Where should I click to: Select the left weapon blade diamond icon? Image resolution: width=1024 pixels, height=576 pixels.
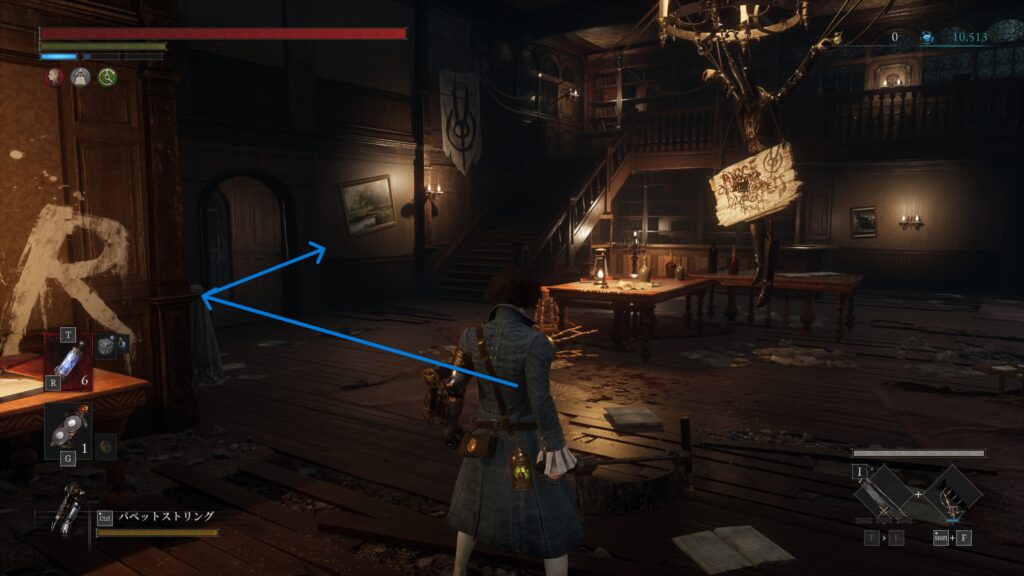885,495
